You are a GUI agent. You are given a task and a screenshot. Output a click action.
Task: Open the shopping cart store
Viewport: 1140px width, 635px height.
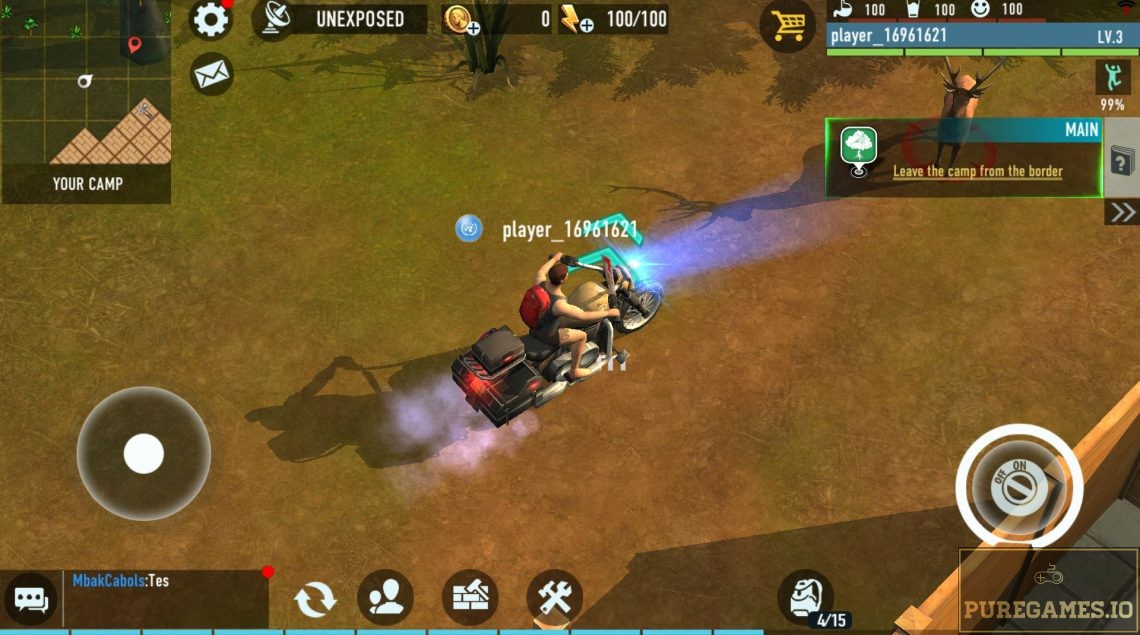tap(787, 25)
